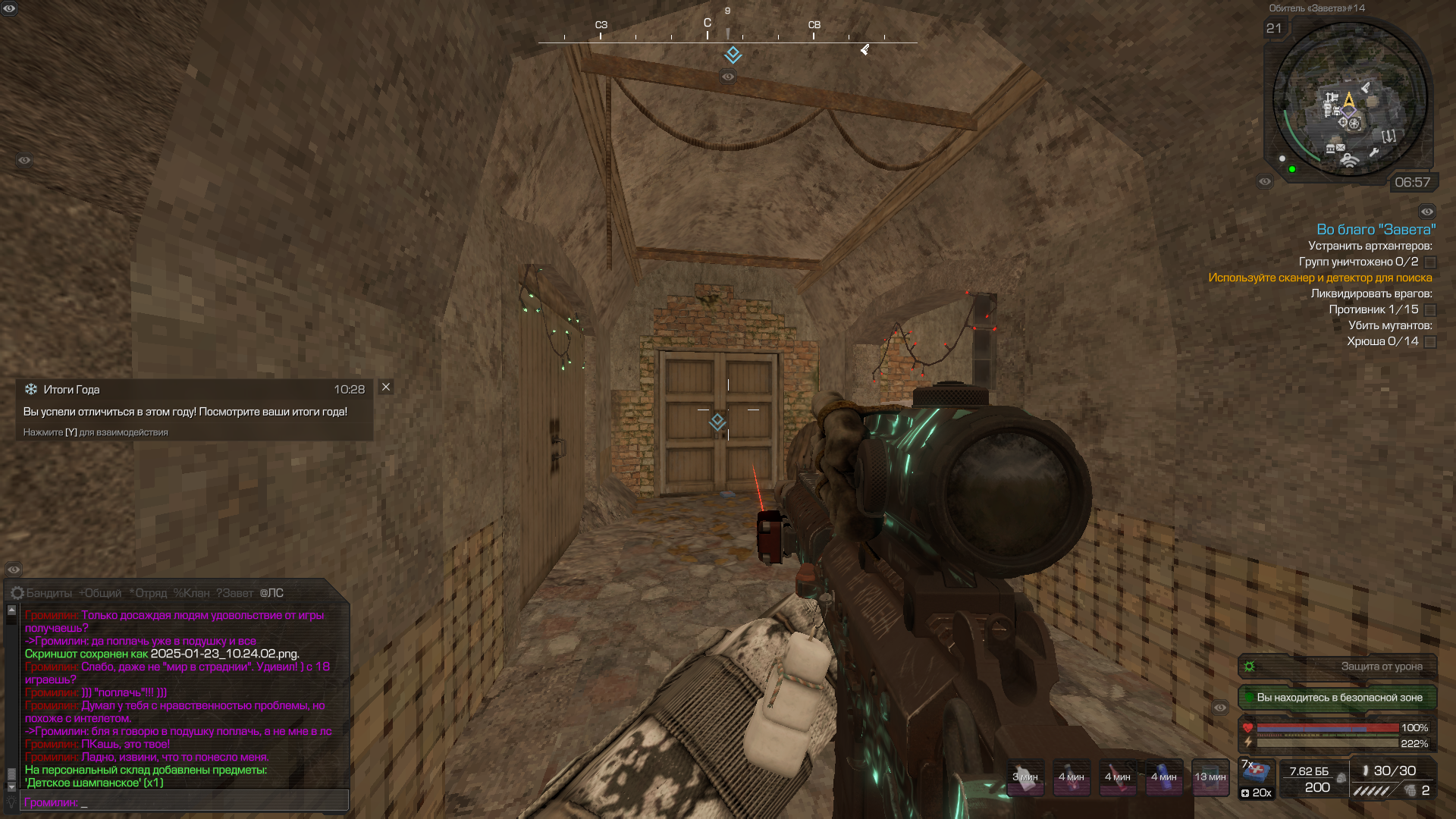This screenshot has width=1456, height=819.
Task: Click the chat scroll-down arrow
Action: 11,787
